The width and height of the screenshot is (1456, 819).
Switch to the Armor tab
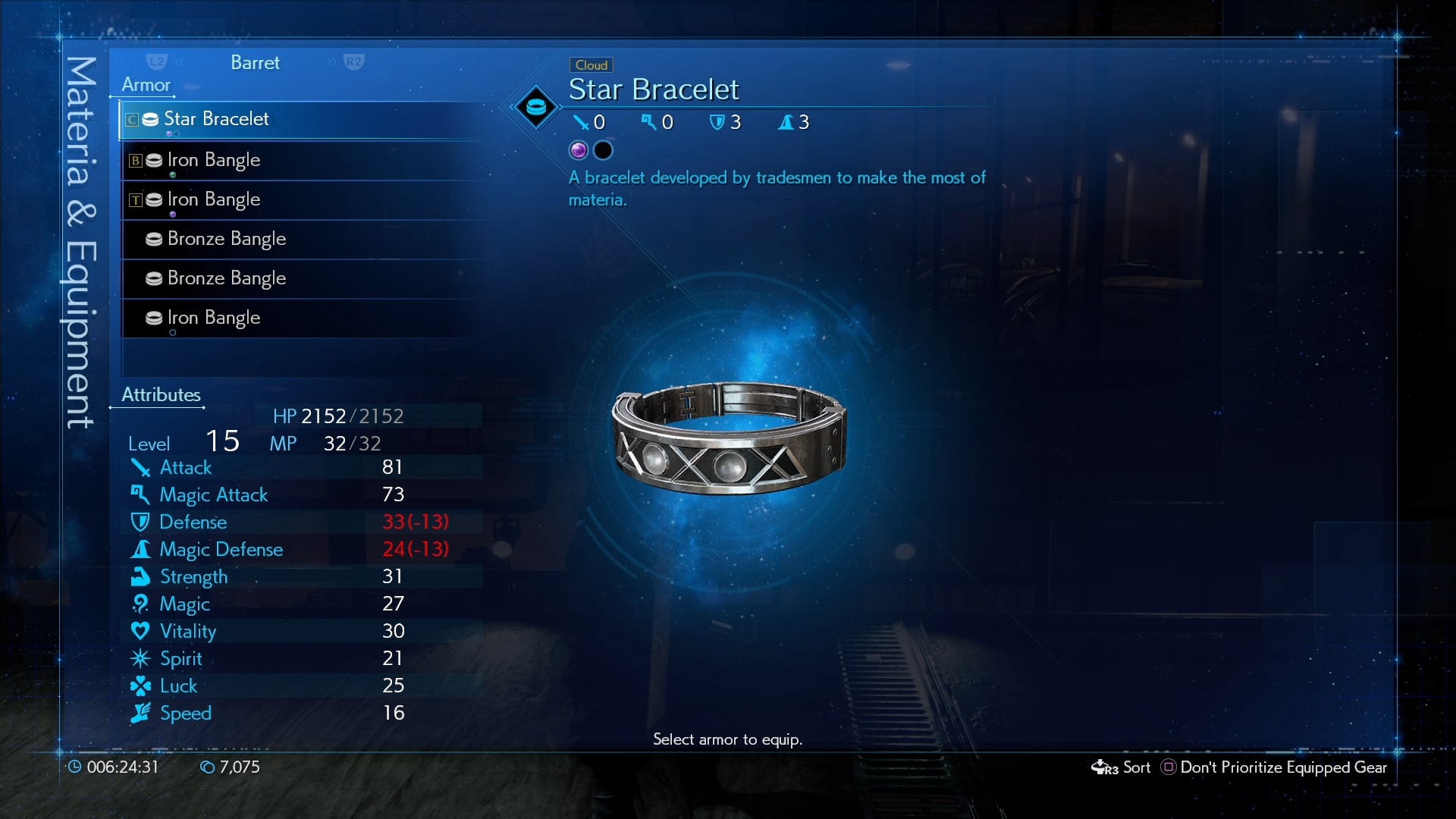(x=144, y=85)
